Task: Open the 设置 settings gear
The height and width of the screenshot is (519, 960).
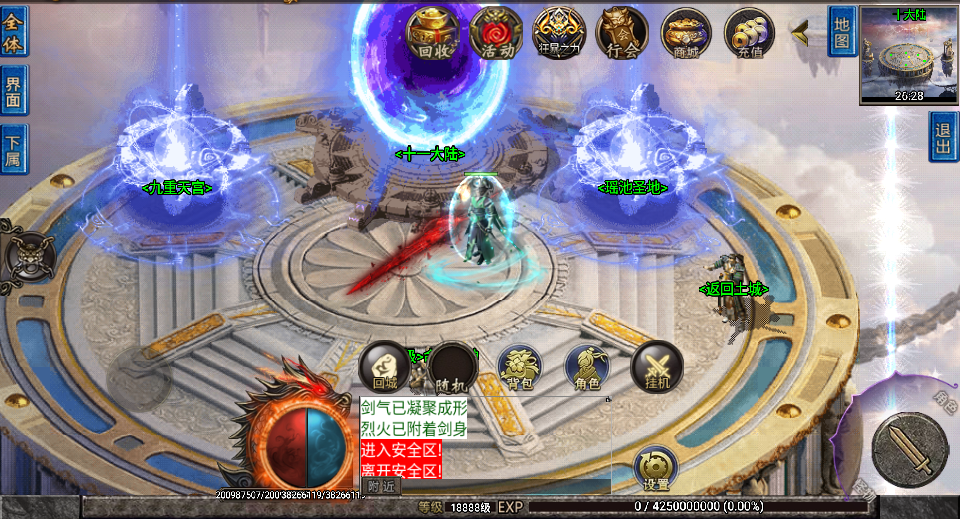Action: (656, 469)
